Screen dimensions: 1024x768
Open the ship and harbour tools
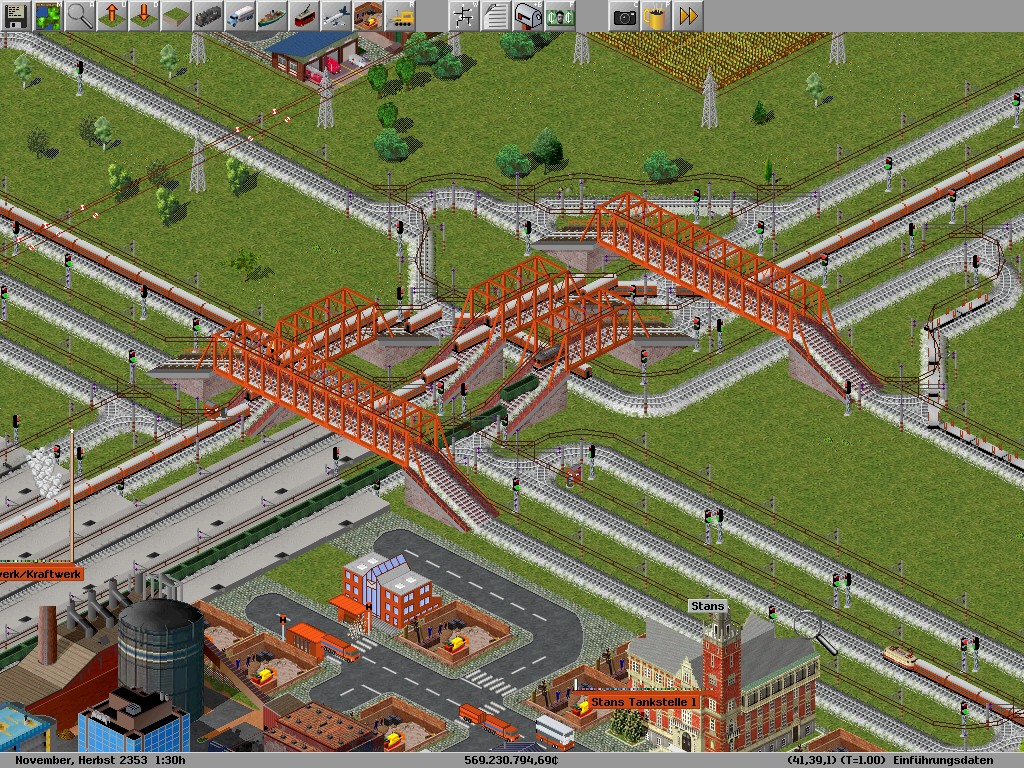272,16
